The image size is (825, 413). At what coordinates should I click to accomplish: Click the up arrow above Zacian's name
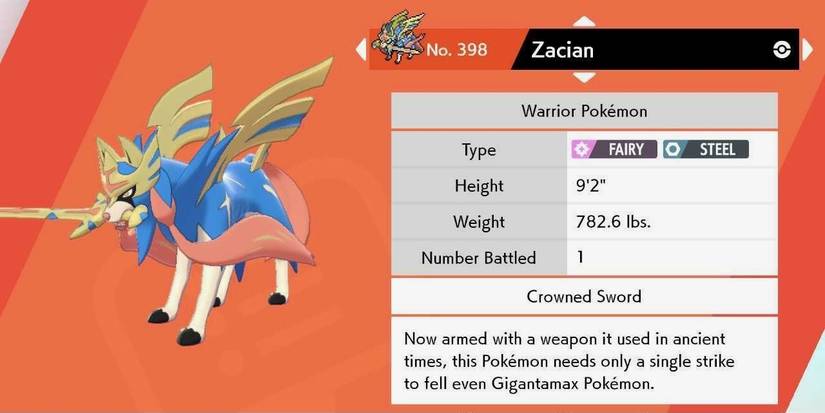tap(583, 20)
